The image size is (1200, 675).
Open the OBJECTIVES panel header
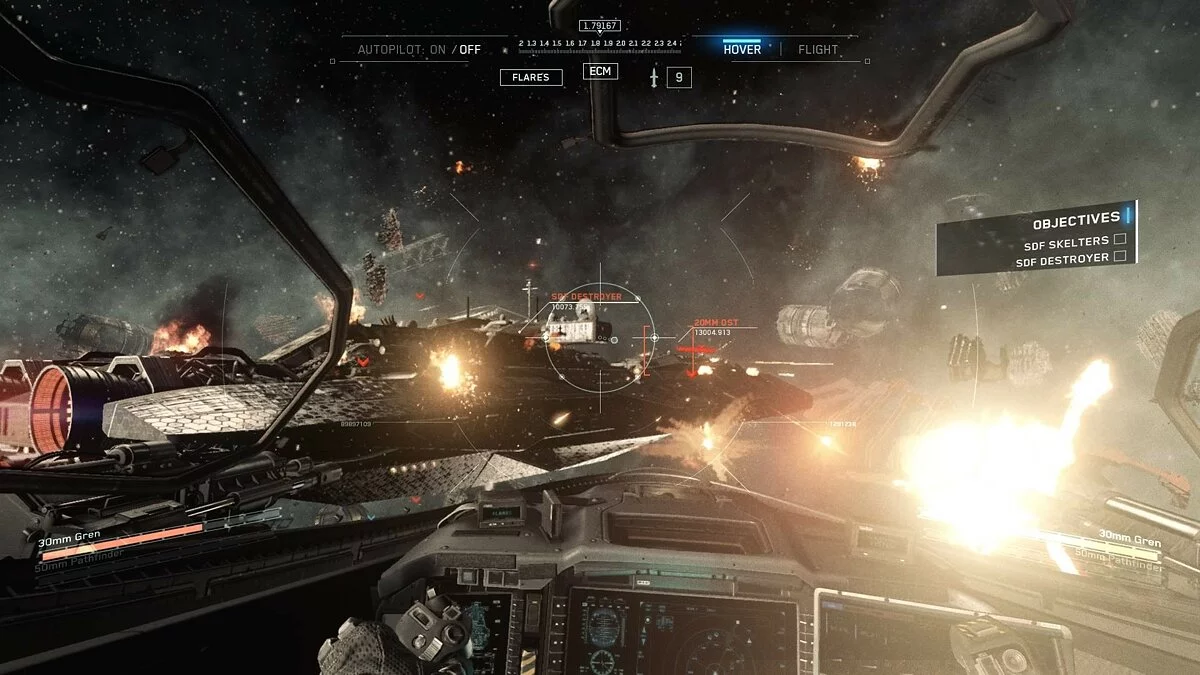tap(1076, 219)
